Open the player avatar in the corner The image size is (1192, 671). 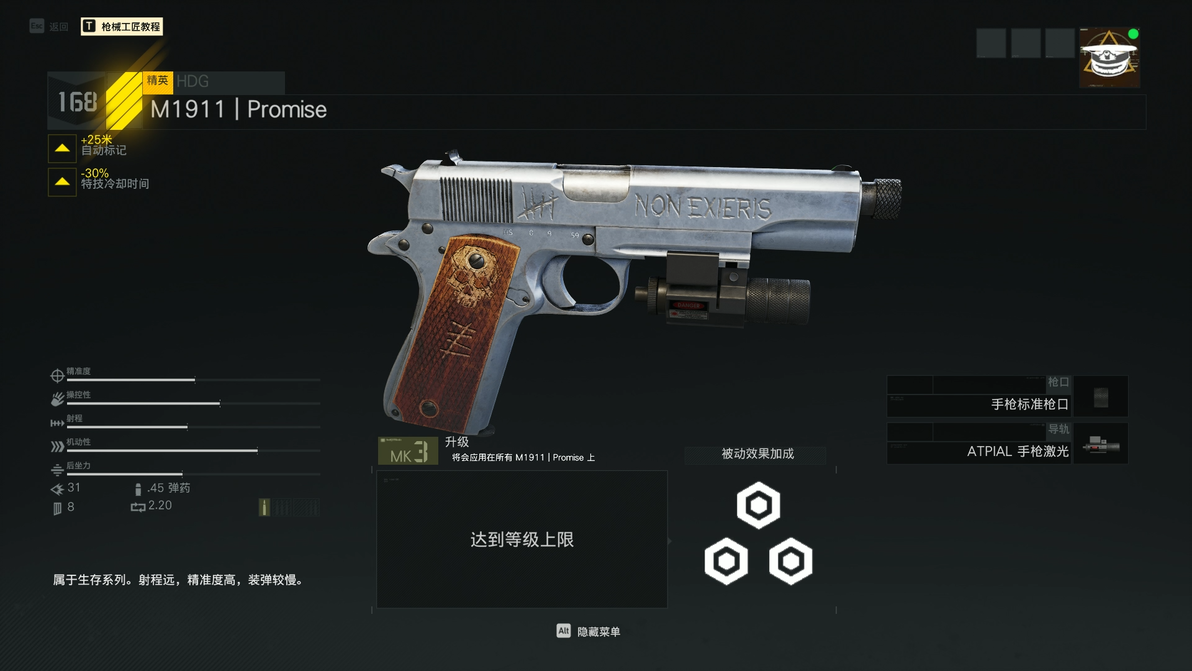[1109, 58]
